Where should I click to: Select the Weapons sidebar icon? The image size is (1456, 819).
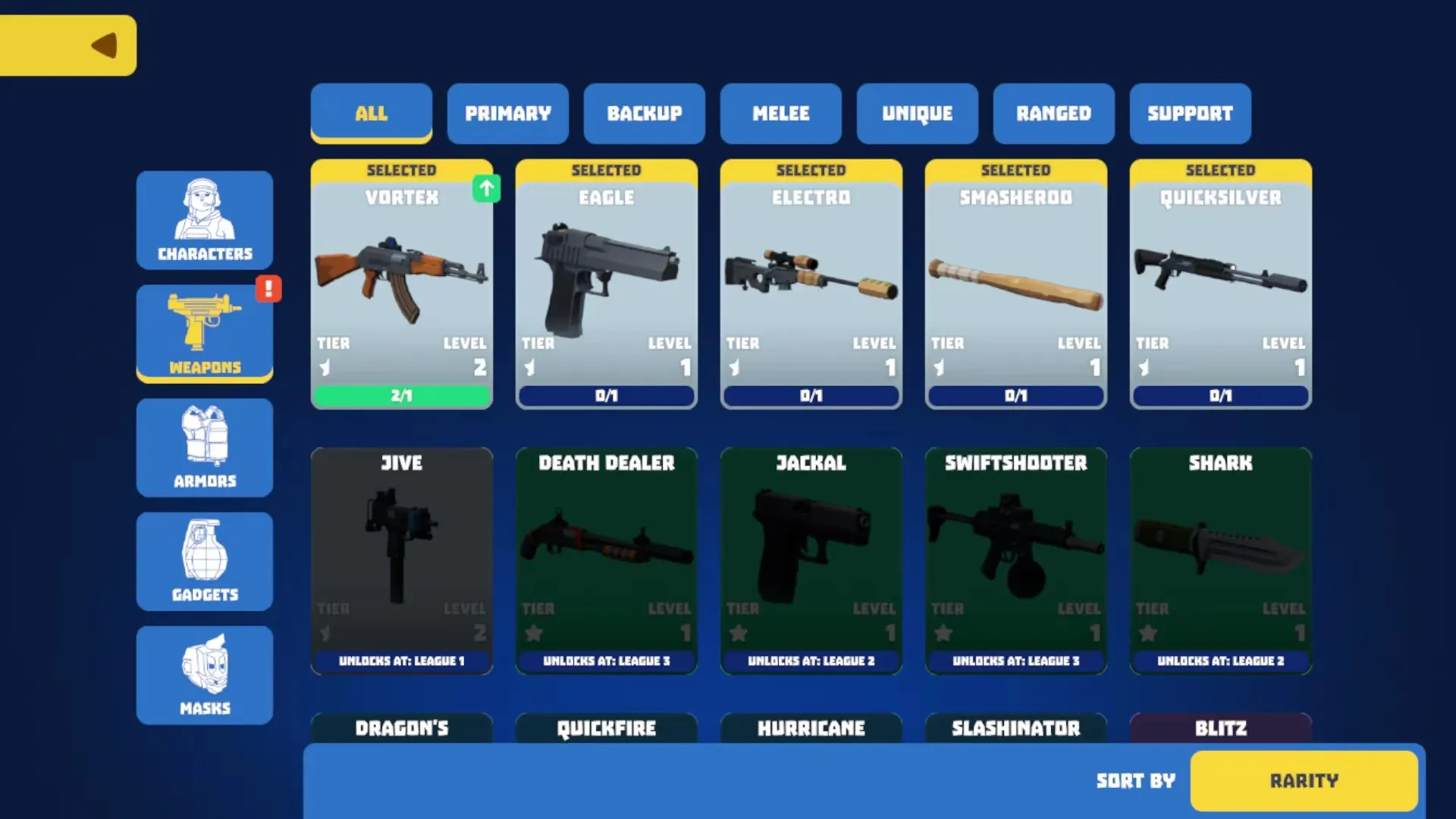[x=205, y=334]
